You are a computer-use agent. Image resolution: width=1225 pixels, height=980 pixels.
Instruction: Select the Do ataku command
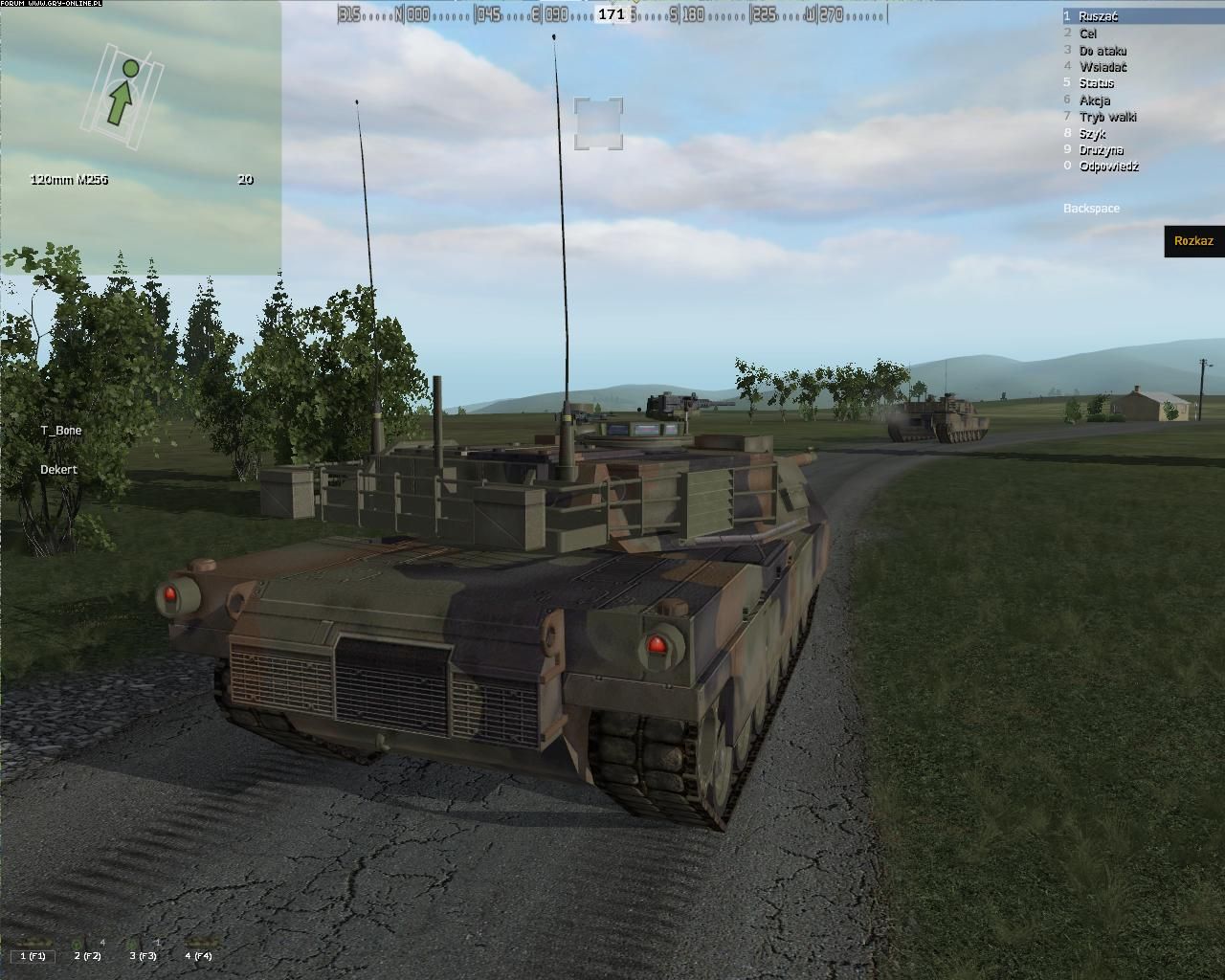coord(1102,50)
